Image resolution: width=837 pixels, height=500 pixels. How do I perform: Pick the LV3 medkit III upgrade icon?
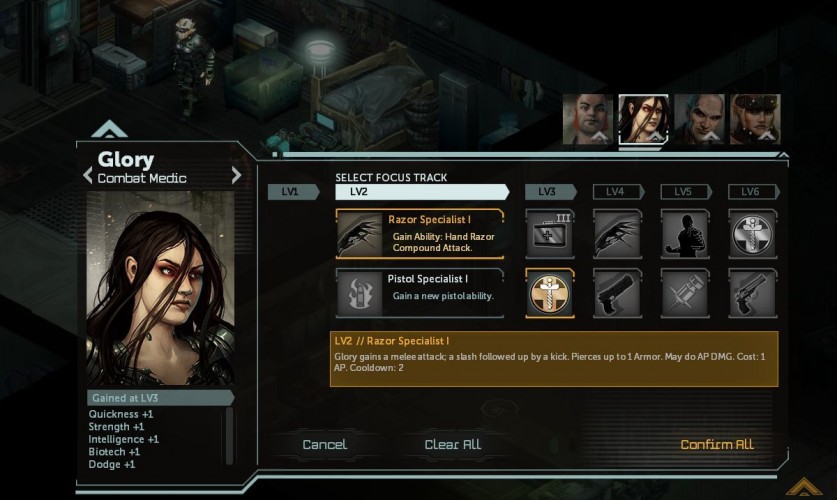click(x=550, y=234)
